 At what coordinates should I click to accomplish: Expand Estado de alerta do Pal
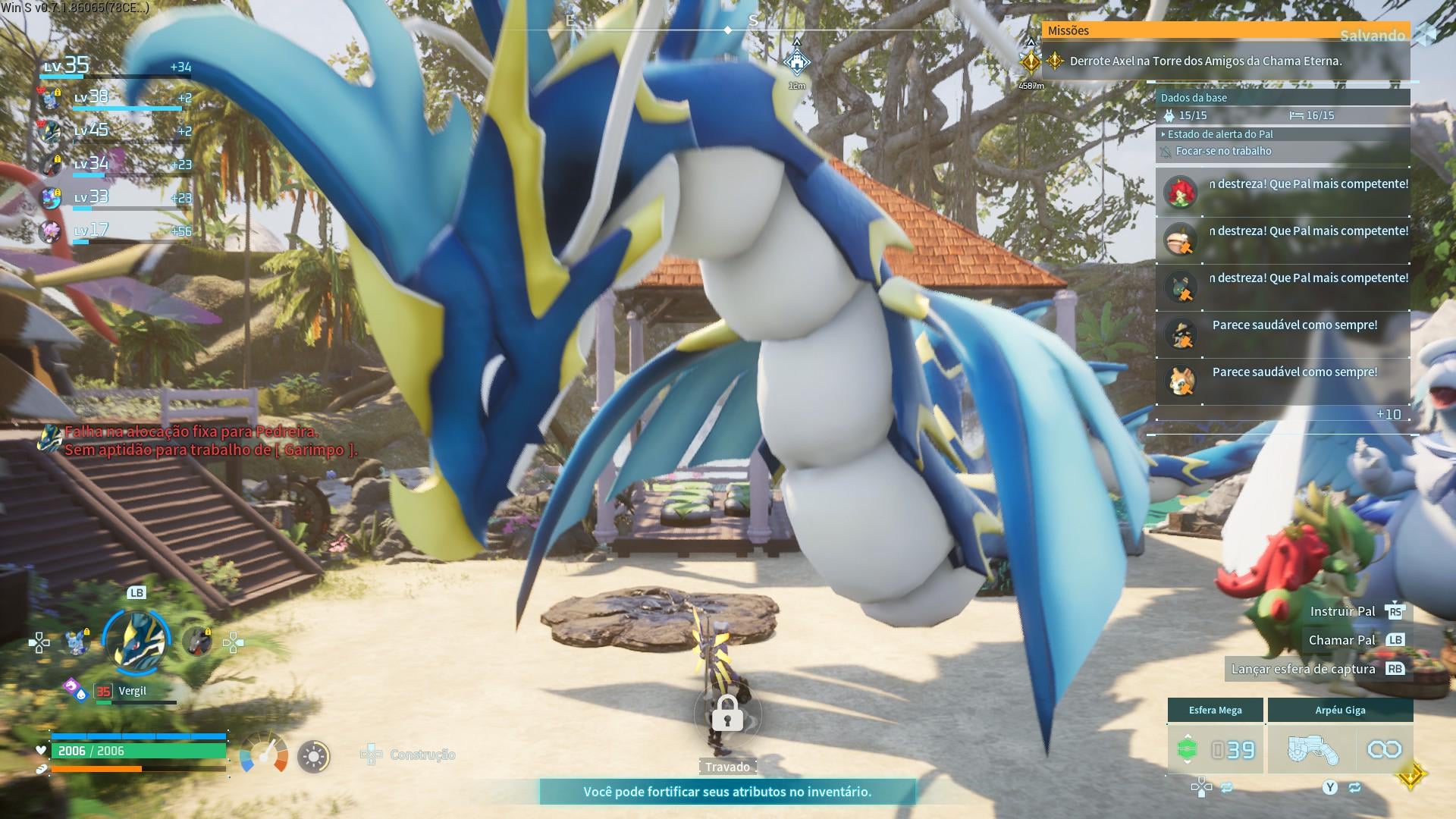tap(1219, 134)
